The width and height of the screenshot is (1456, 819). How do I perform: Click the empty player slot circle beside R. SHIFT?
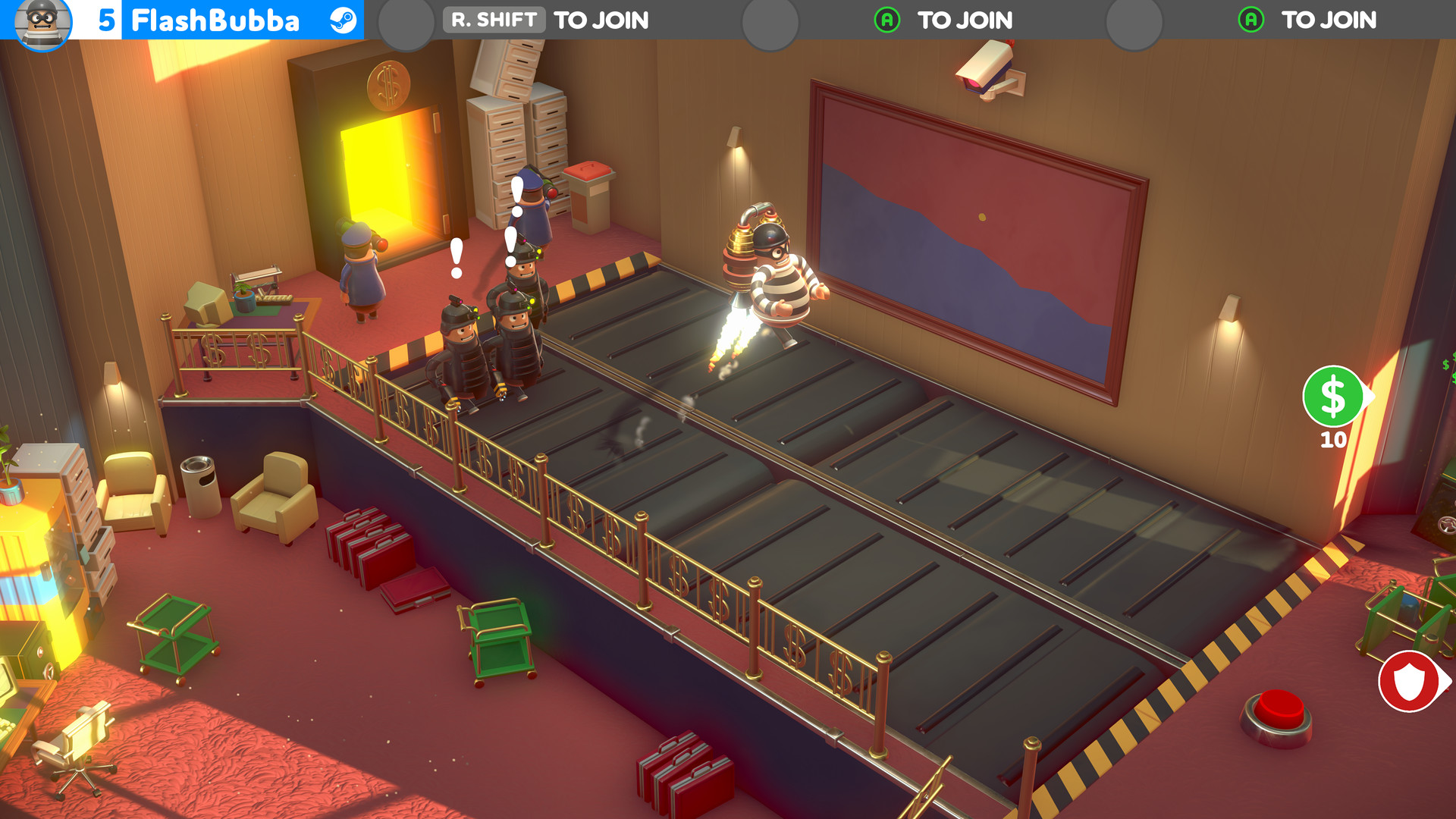point(406,18)
